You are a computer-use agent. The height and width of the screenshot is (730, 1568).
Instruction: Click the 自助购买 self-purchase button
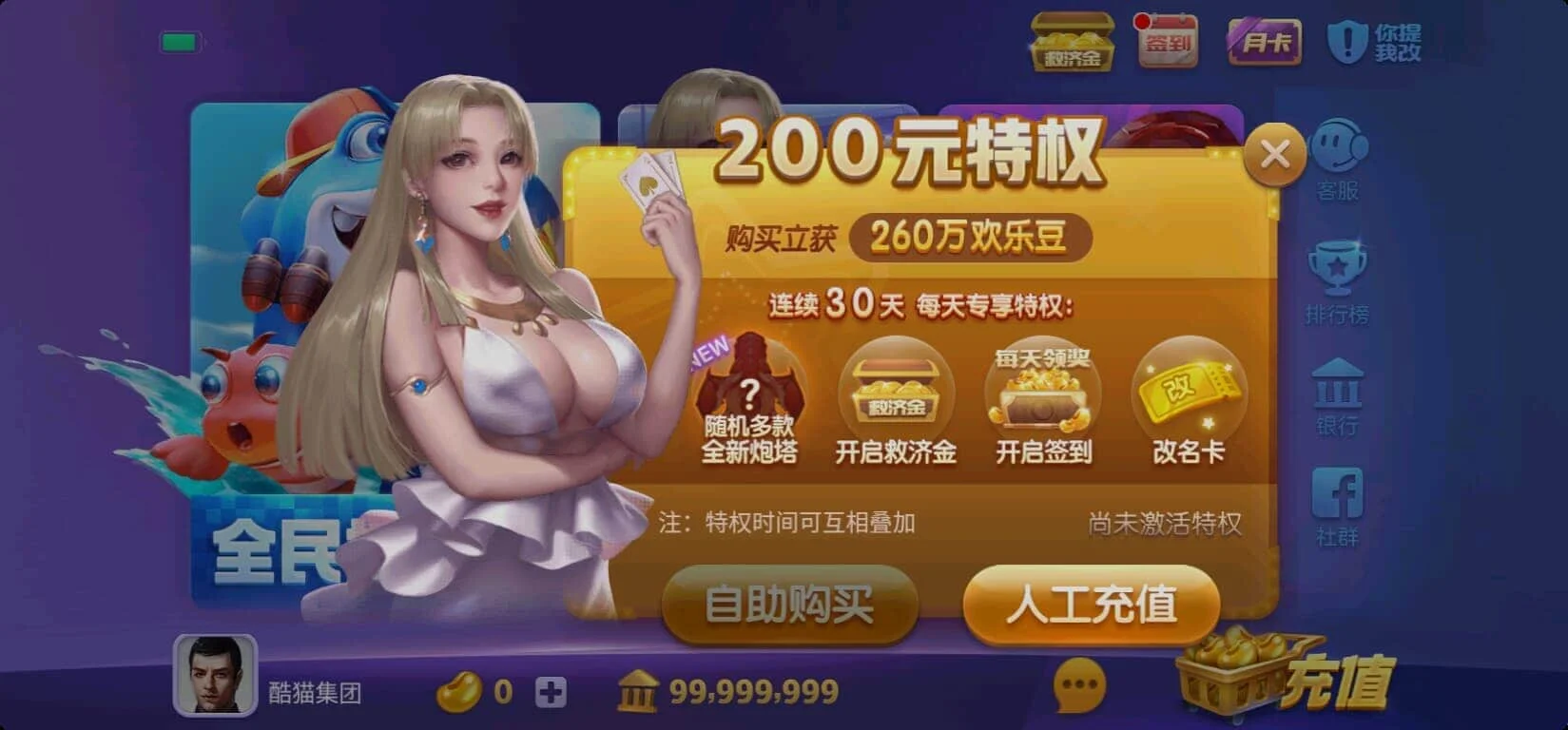(791, 605)
